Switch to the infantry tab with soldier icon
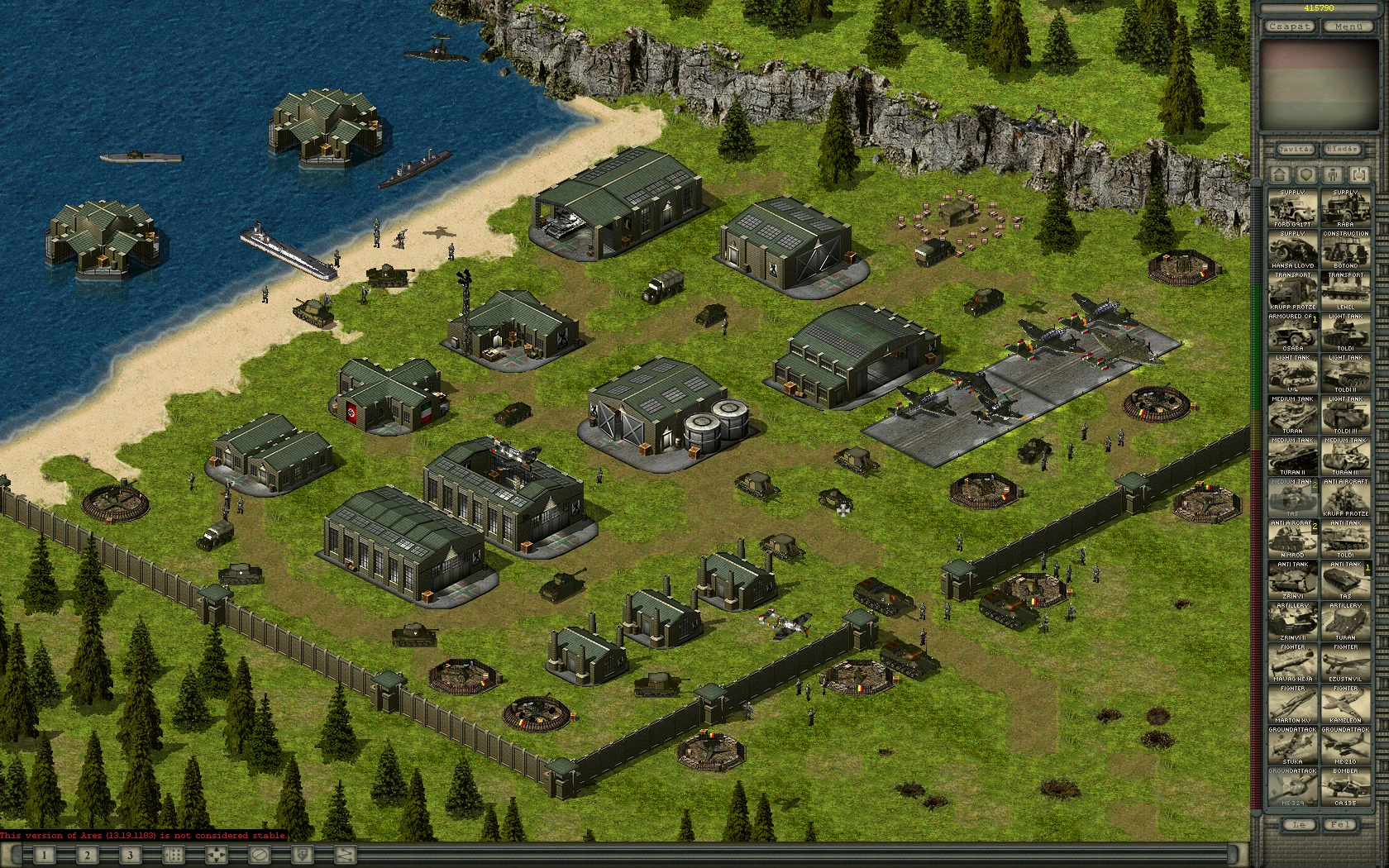The image size is (1389, 868). (1332, 174)
